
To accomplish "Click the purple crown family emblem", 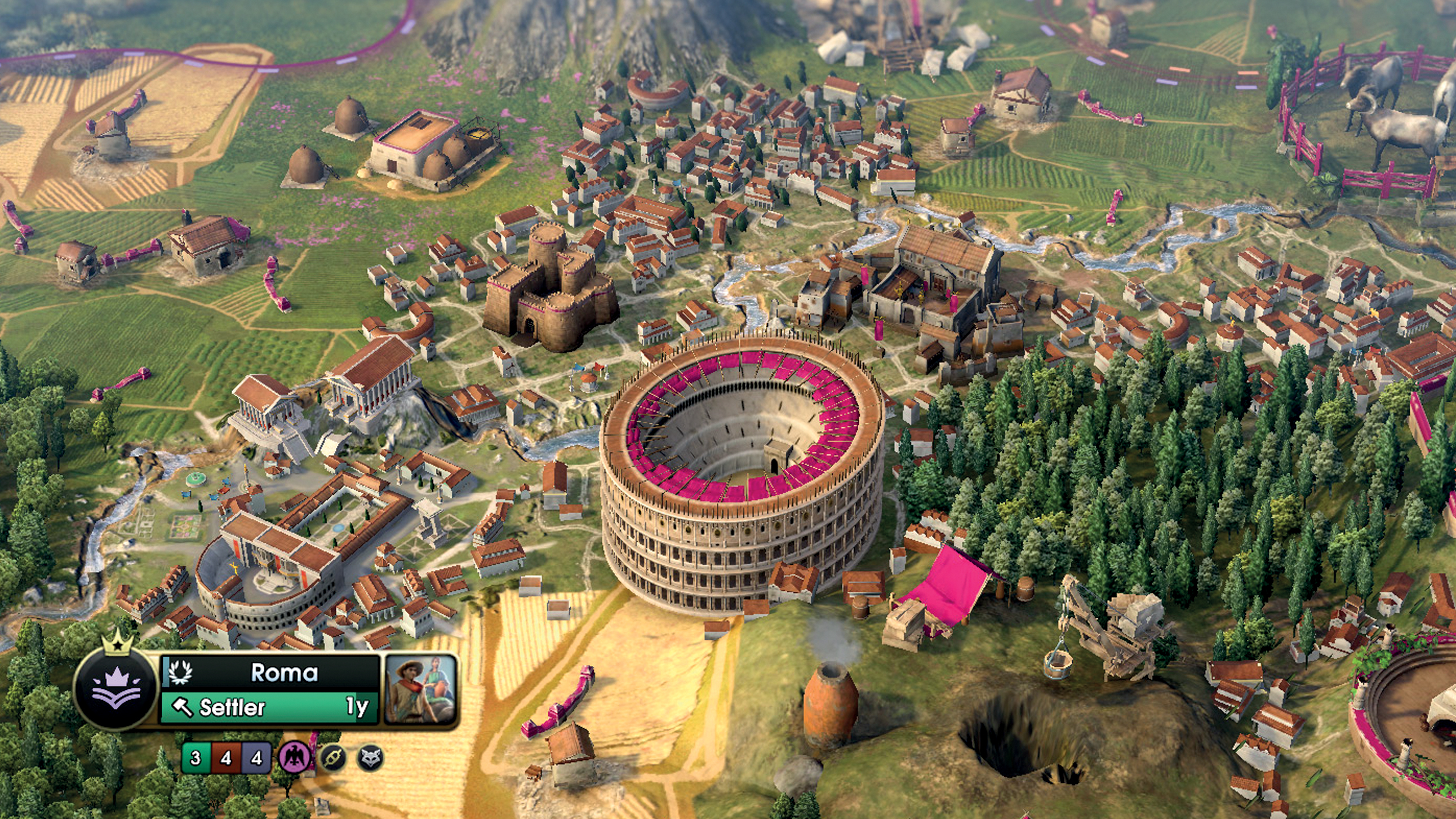I will point(117,688).
